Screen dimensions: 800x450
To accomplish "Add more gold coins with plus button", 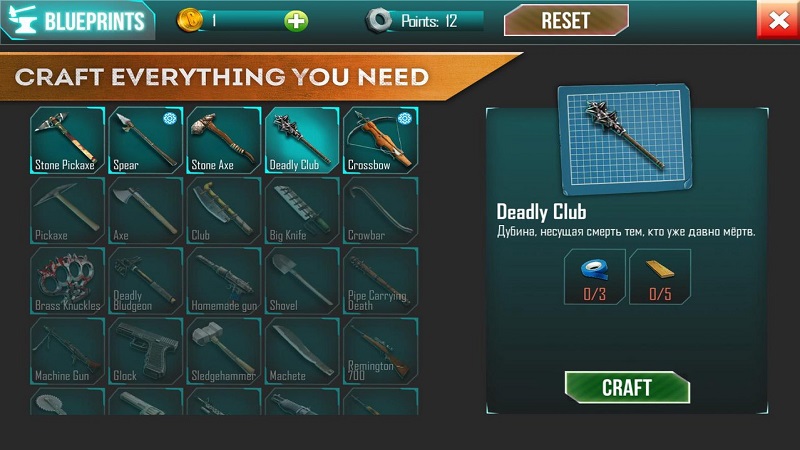I will pos(296,21).
